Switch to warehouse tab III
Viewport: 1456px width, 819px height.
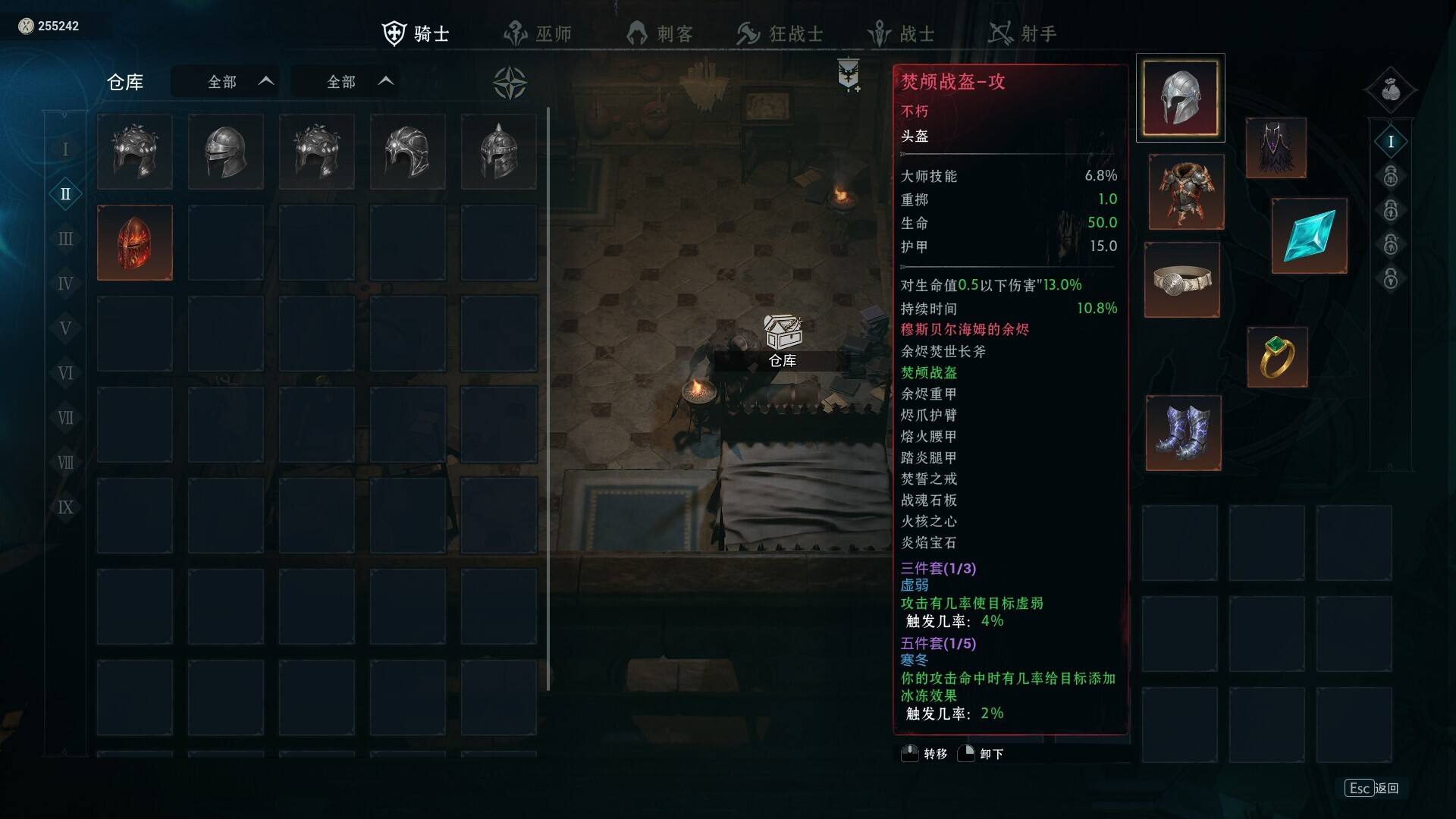[65, 239]
